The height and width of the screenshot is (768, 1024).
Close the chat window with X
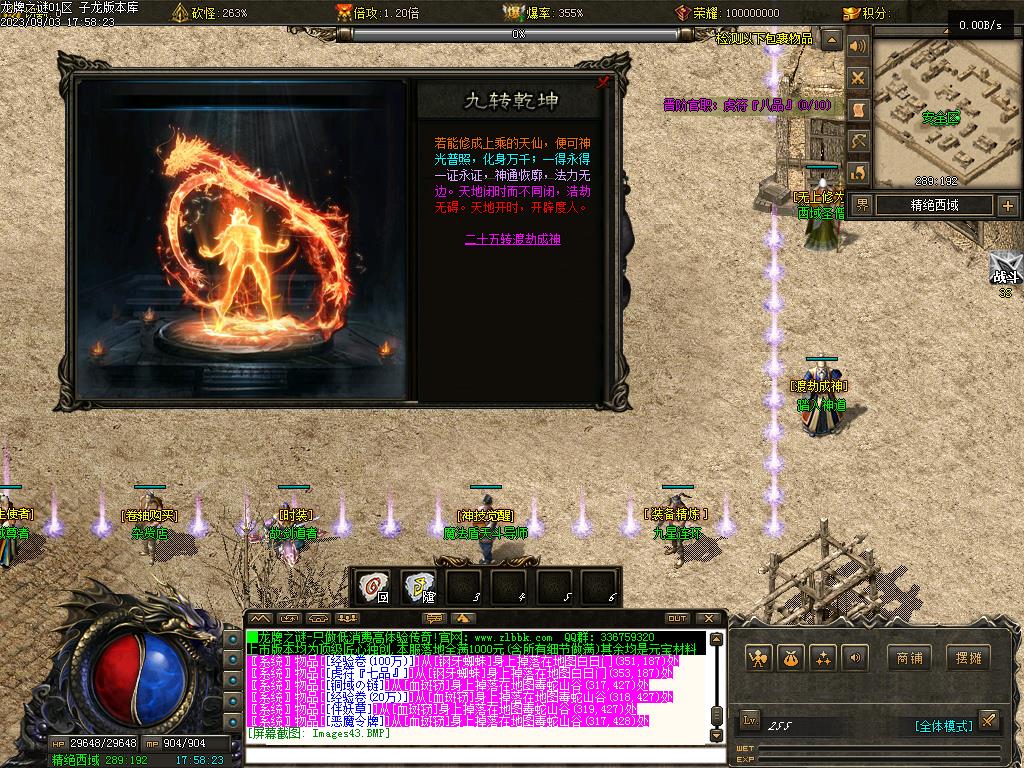coord(708,618)
